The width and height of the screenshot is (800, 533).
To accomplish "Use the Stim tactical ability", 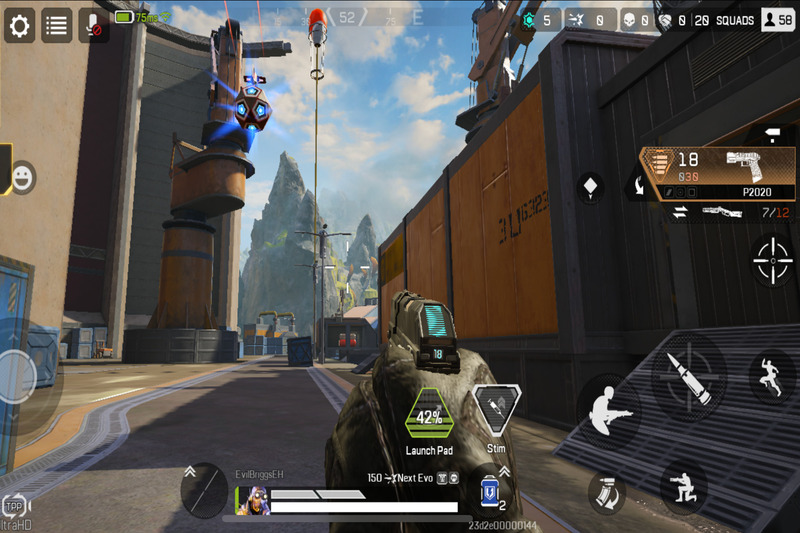I will pyautogui.click(x=496, y=411).
